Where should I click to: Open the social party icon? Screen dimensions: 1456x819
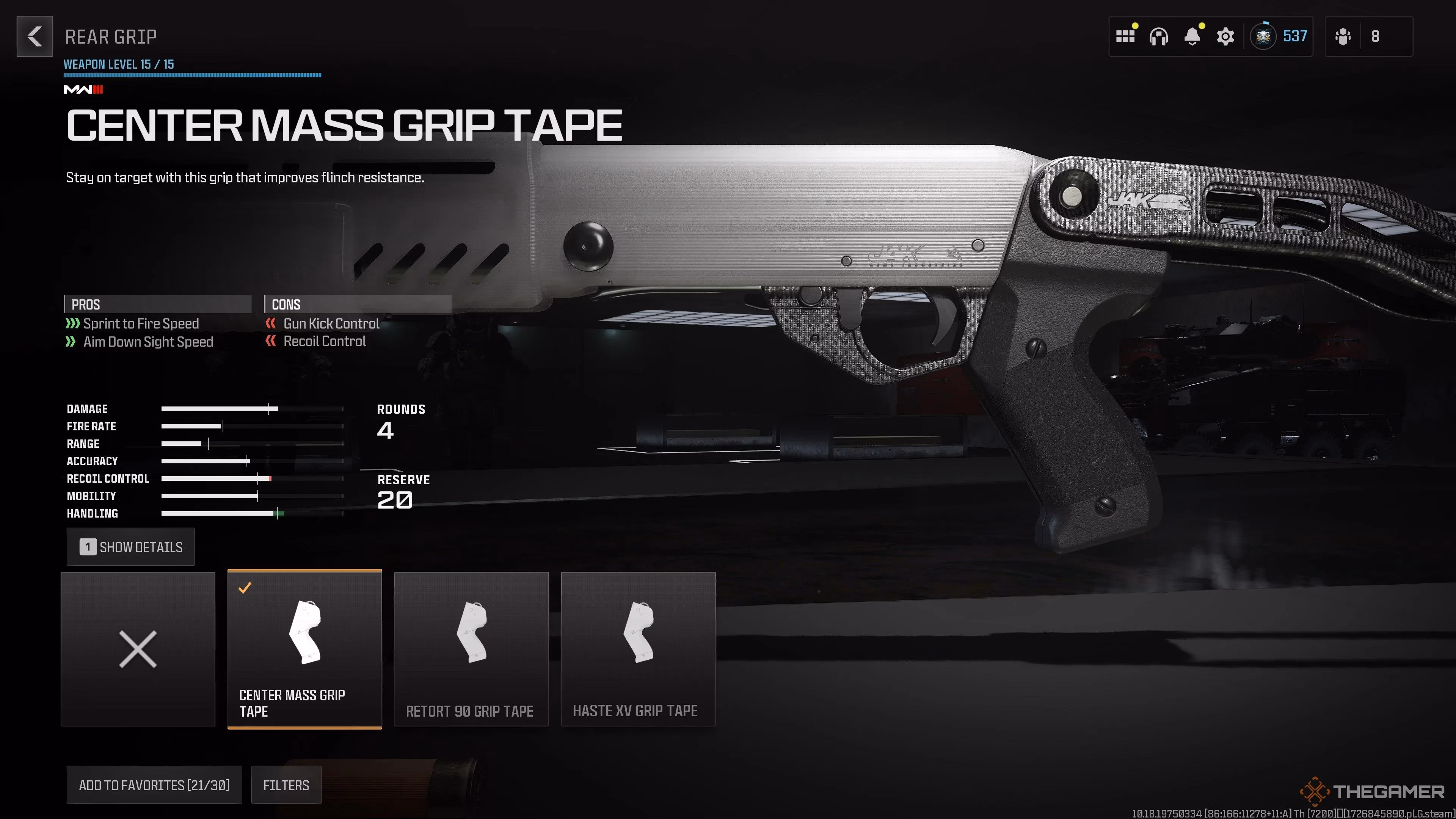click(1343, 37)
